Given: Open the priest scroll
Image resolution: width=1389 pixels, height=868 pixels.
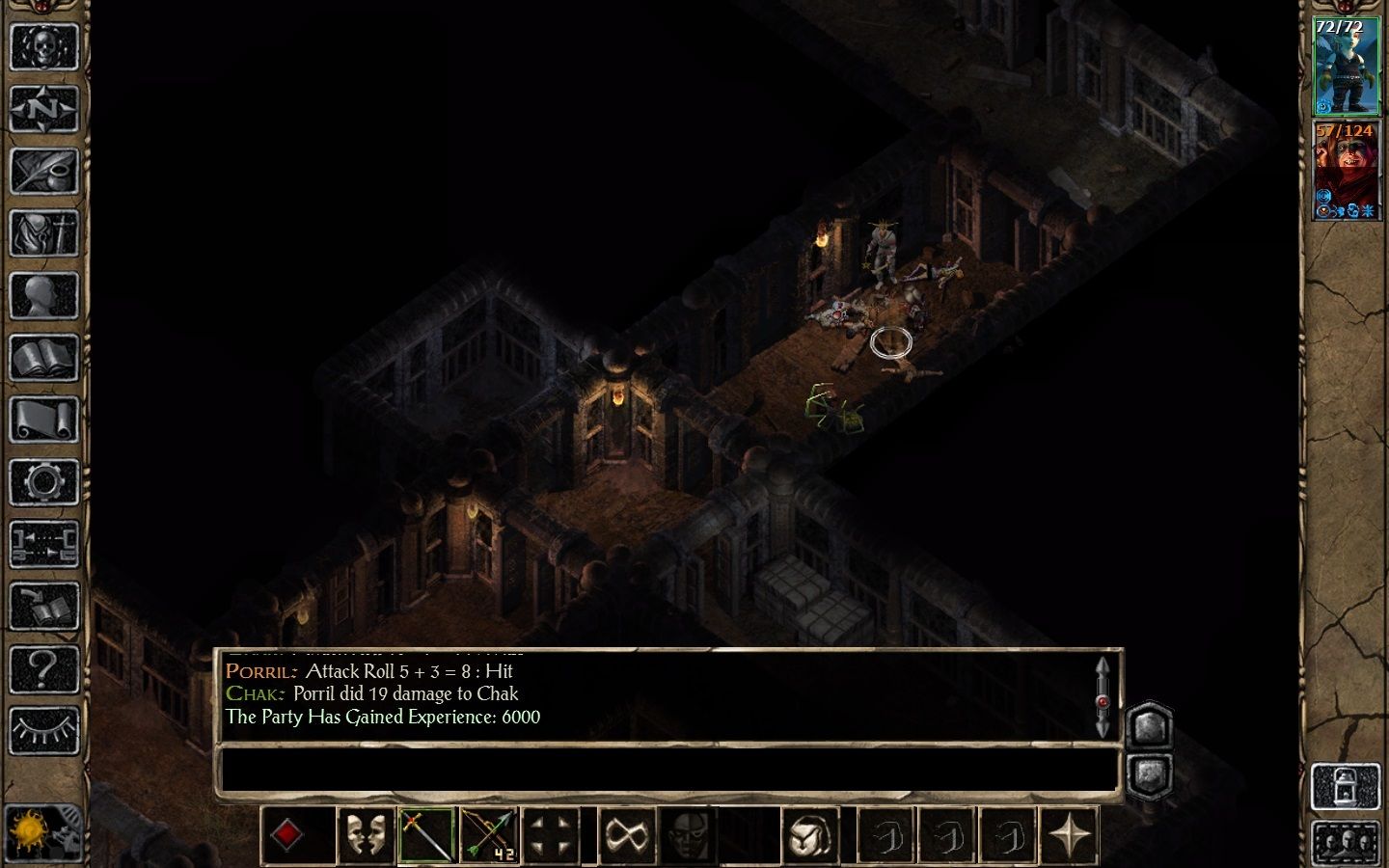Looking at the screenshot, I should coord(43,421).
